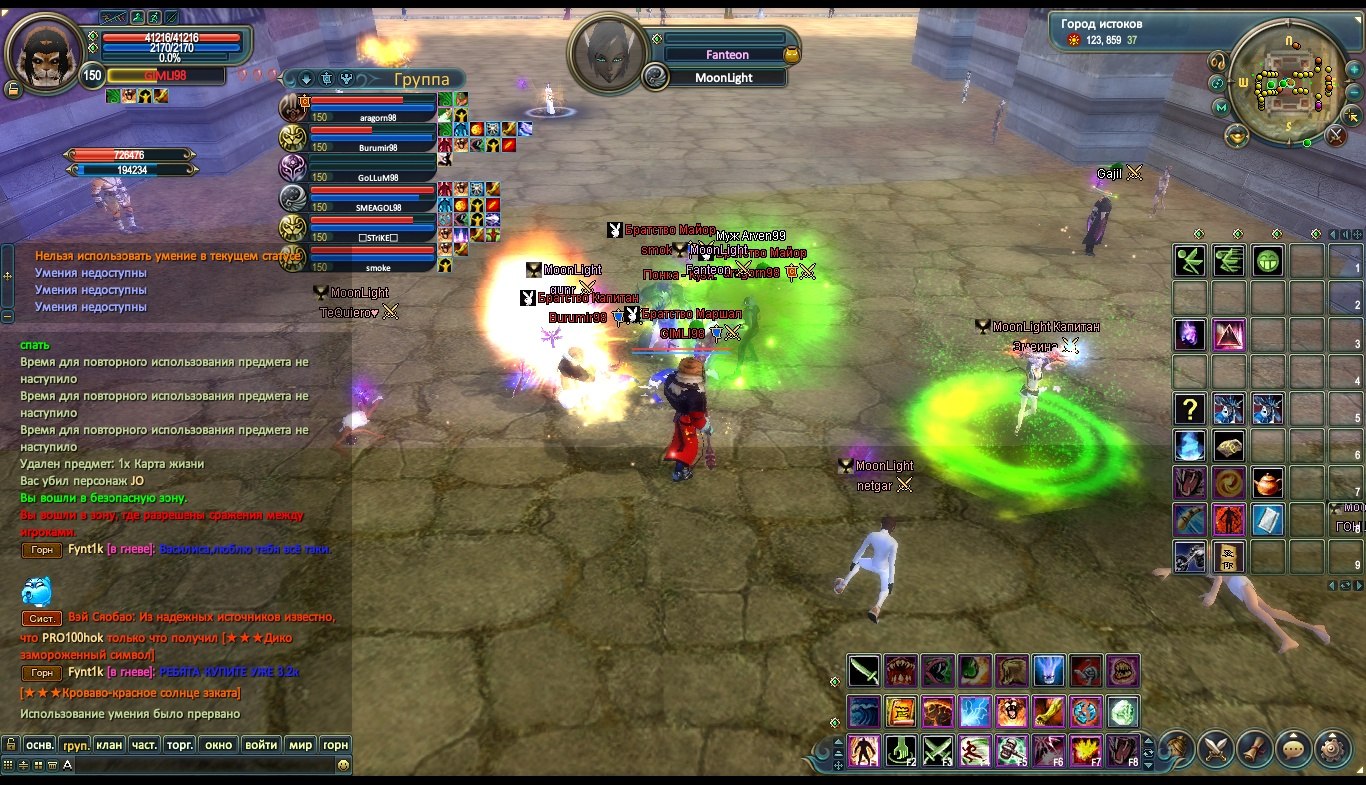This screenshot has height=785, width=1366.
Task: Open the "мир" chat channel tab
Action: pos(300,745)
